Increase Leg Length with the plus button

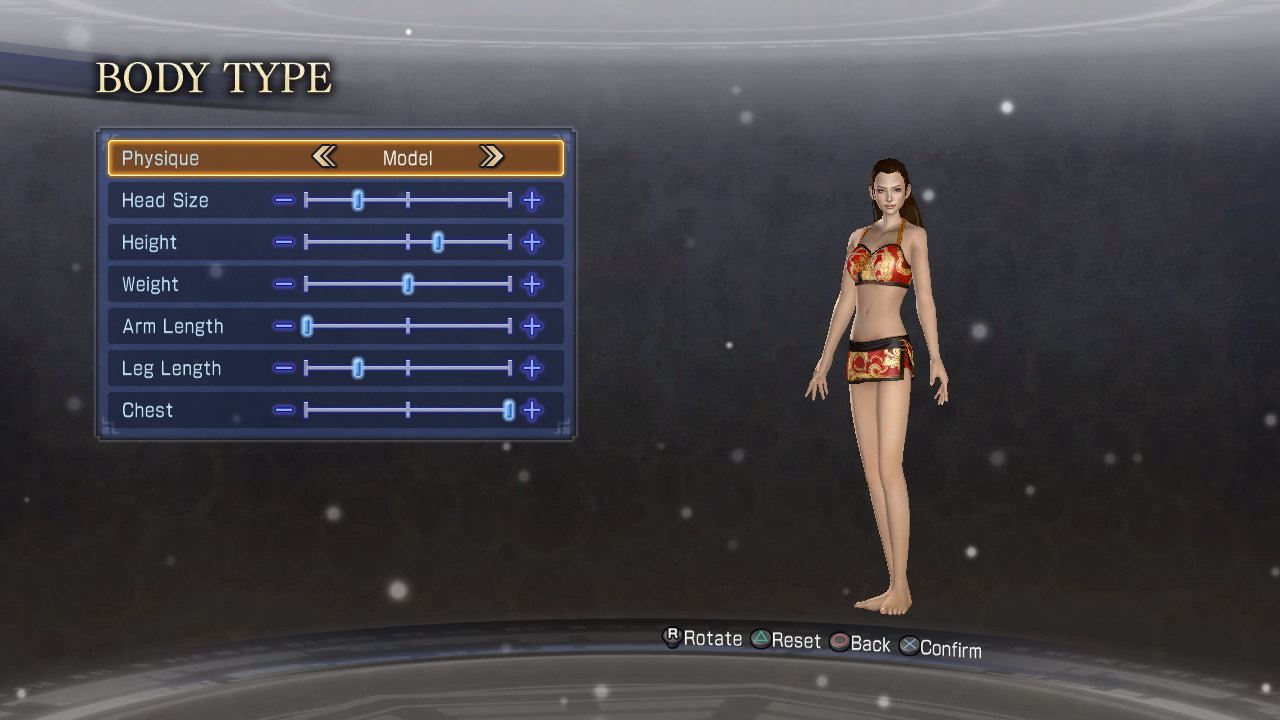[x=532, y=368]
